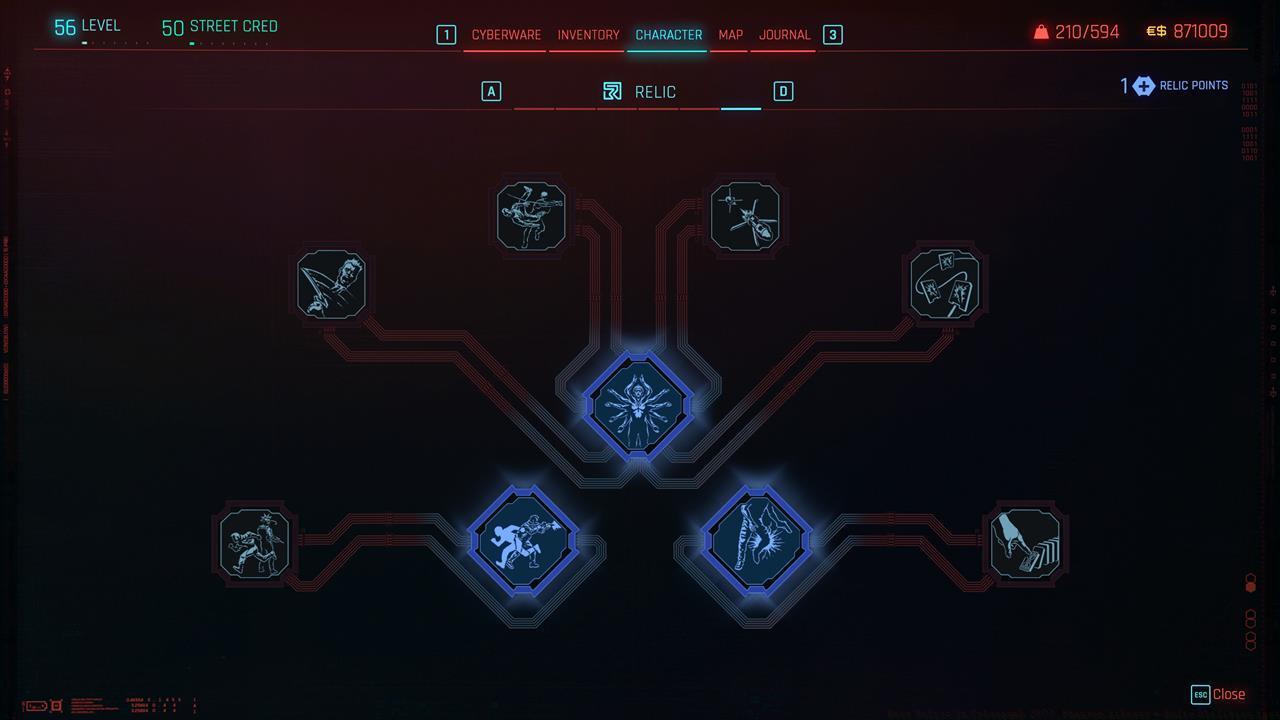1280x720 pixels.
Task: Switch to the Map tab
Action: (x=729, y=33)
